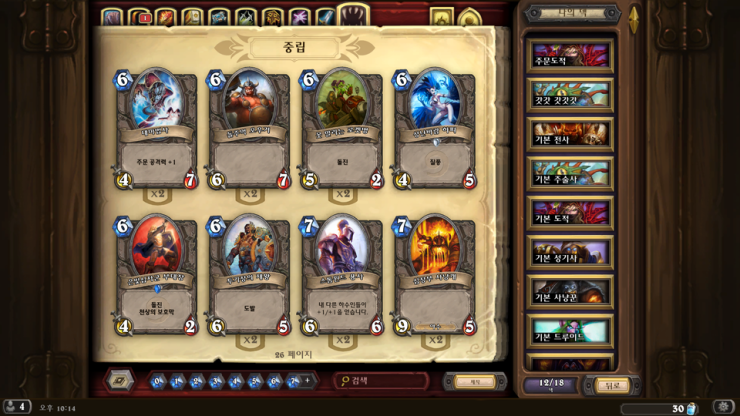Open the 기본 드루이드 deck

[x=570, y=330]
